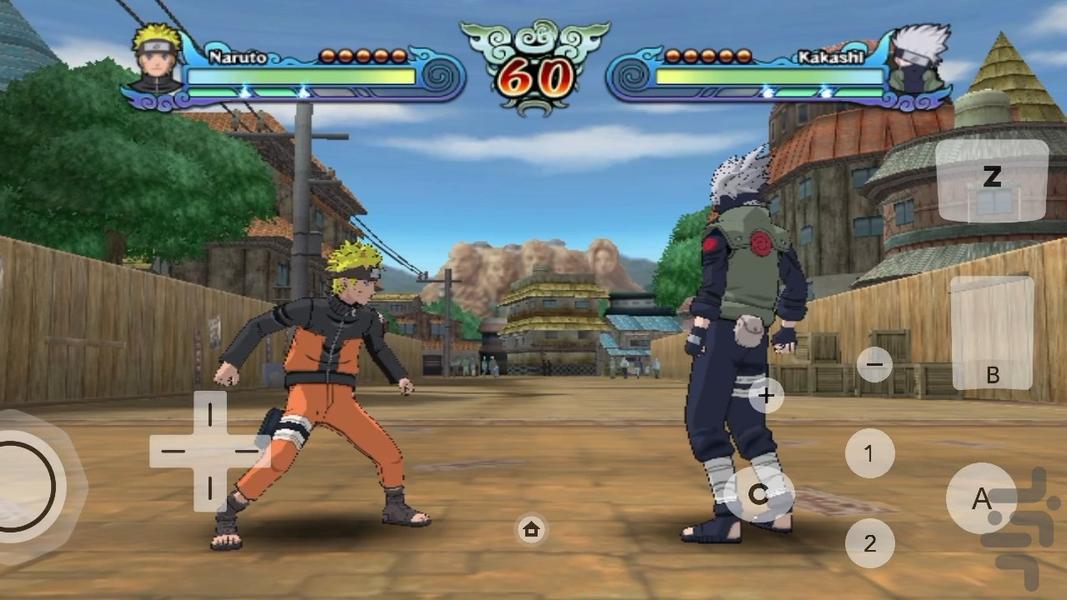The height and width of the screenshot is (600, 1067).
Task: Tap the small minus button
Action: click(874, 364)
